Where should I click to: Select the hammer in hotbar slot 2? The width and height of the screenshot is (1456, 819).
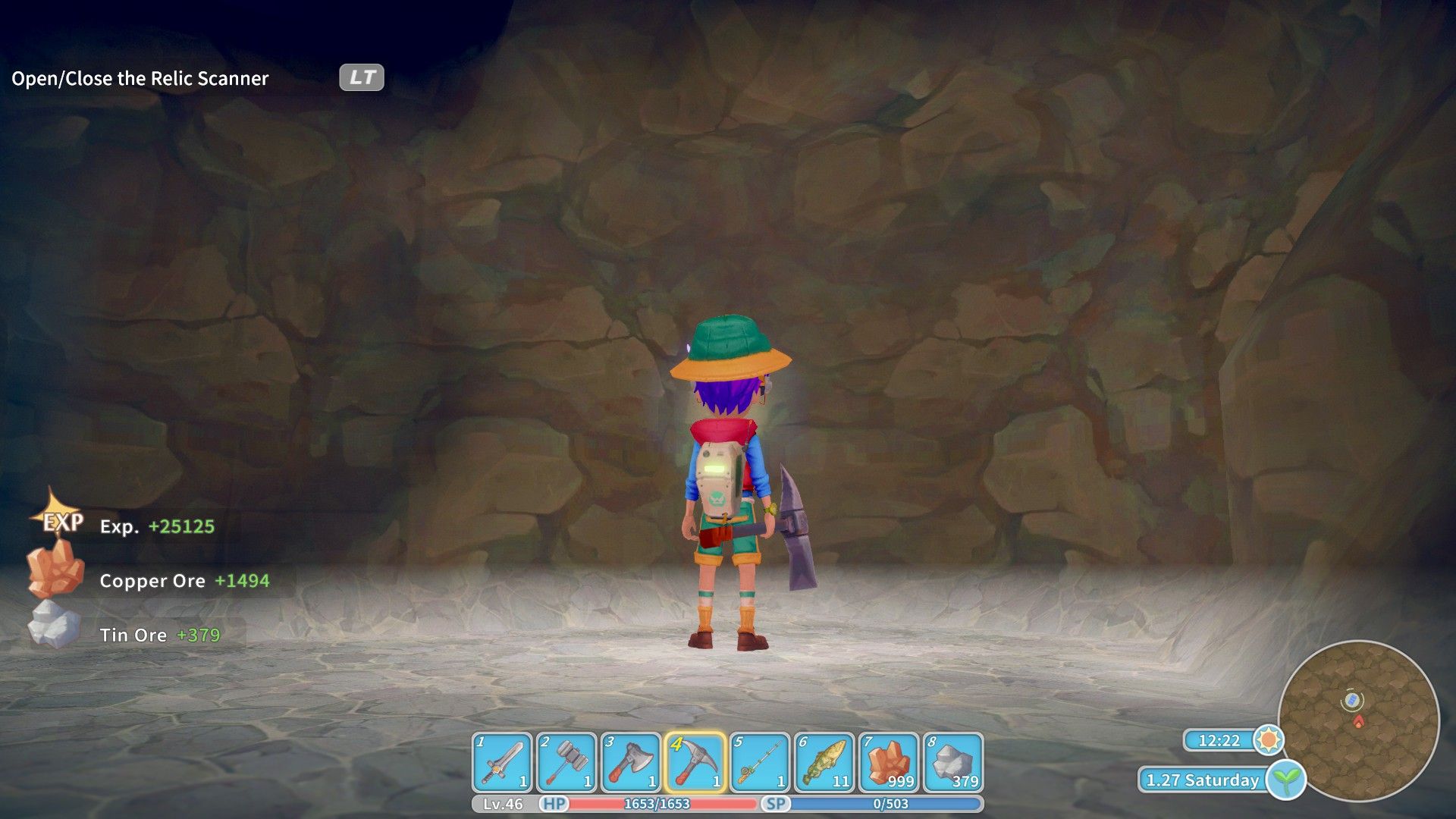[566, 762]
